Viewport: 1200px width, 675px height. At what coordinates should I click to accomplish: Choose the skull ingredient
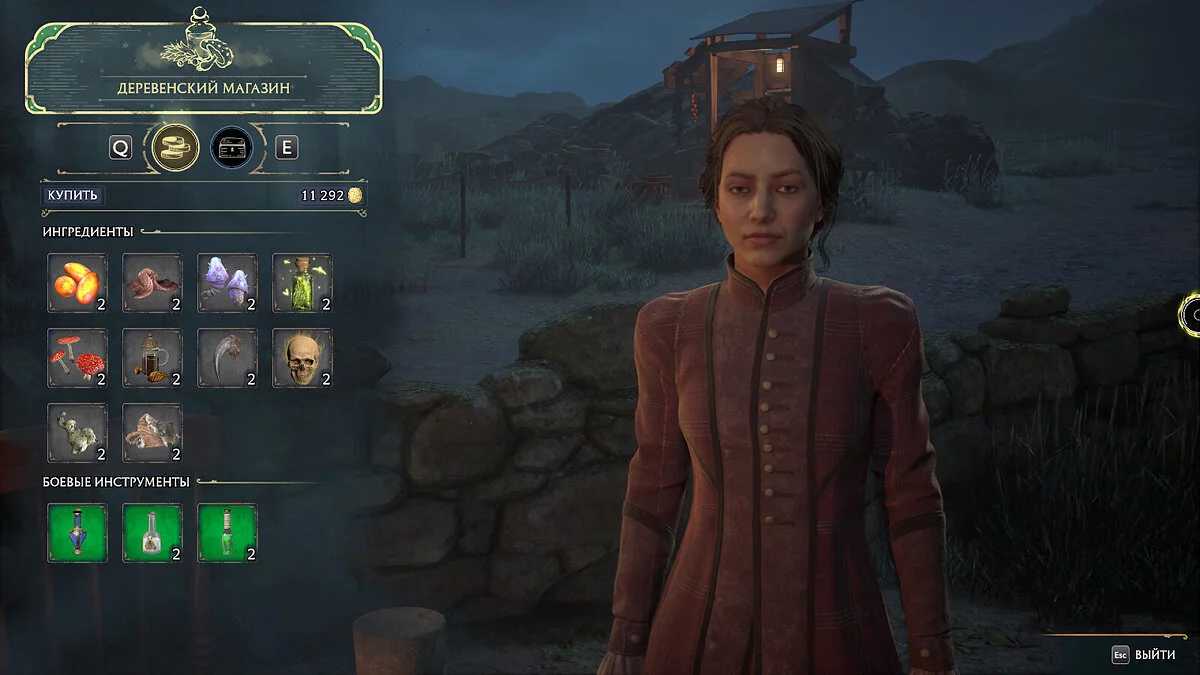(302, 358)
